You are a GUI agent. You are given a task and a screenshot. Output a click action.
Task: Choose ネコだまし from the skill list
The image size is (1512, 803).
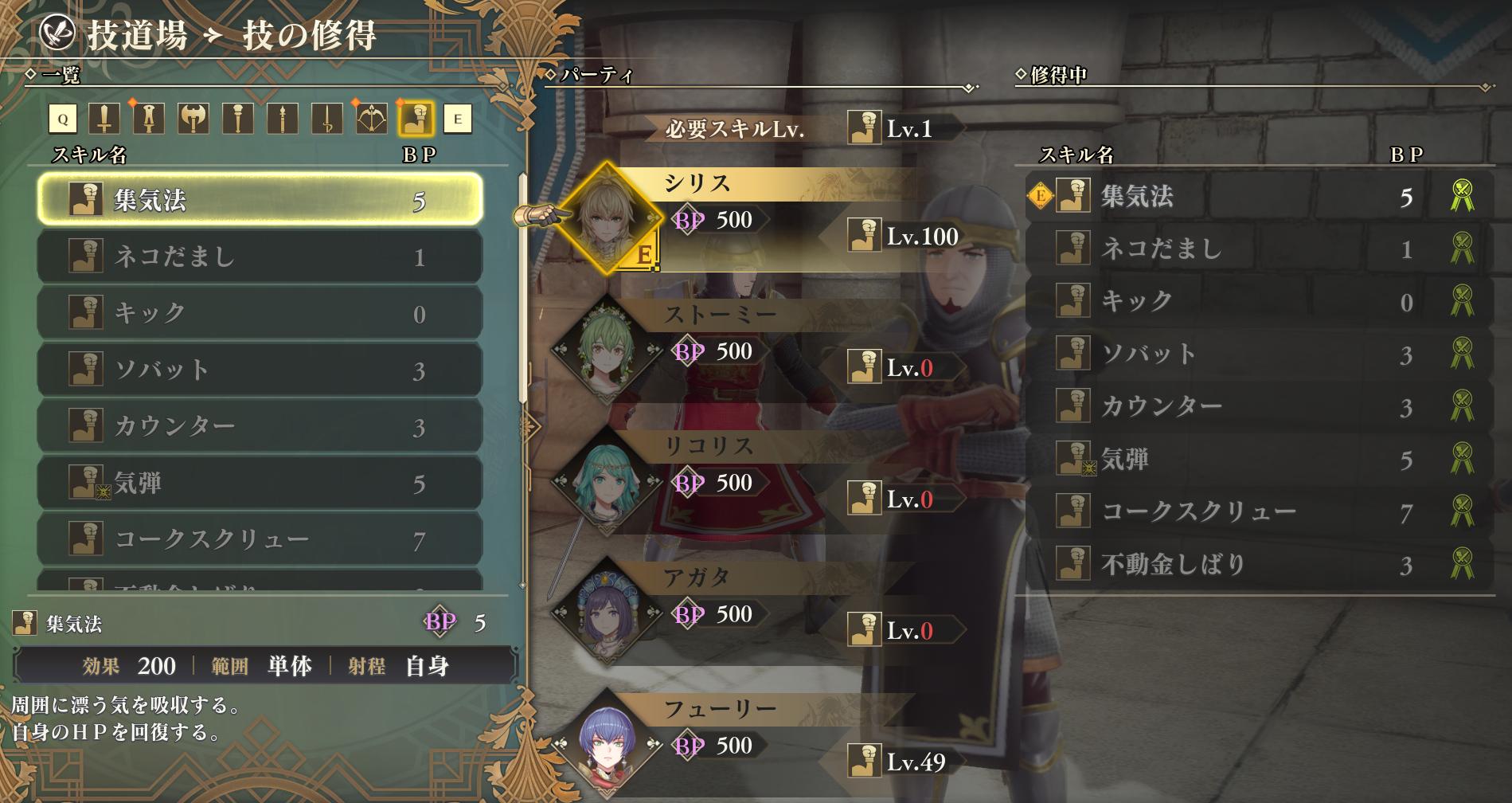[x=260, y=257]
